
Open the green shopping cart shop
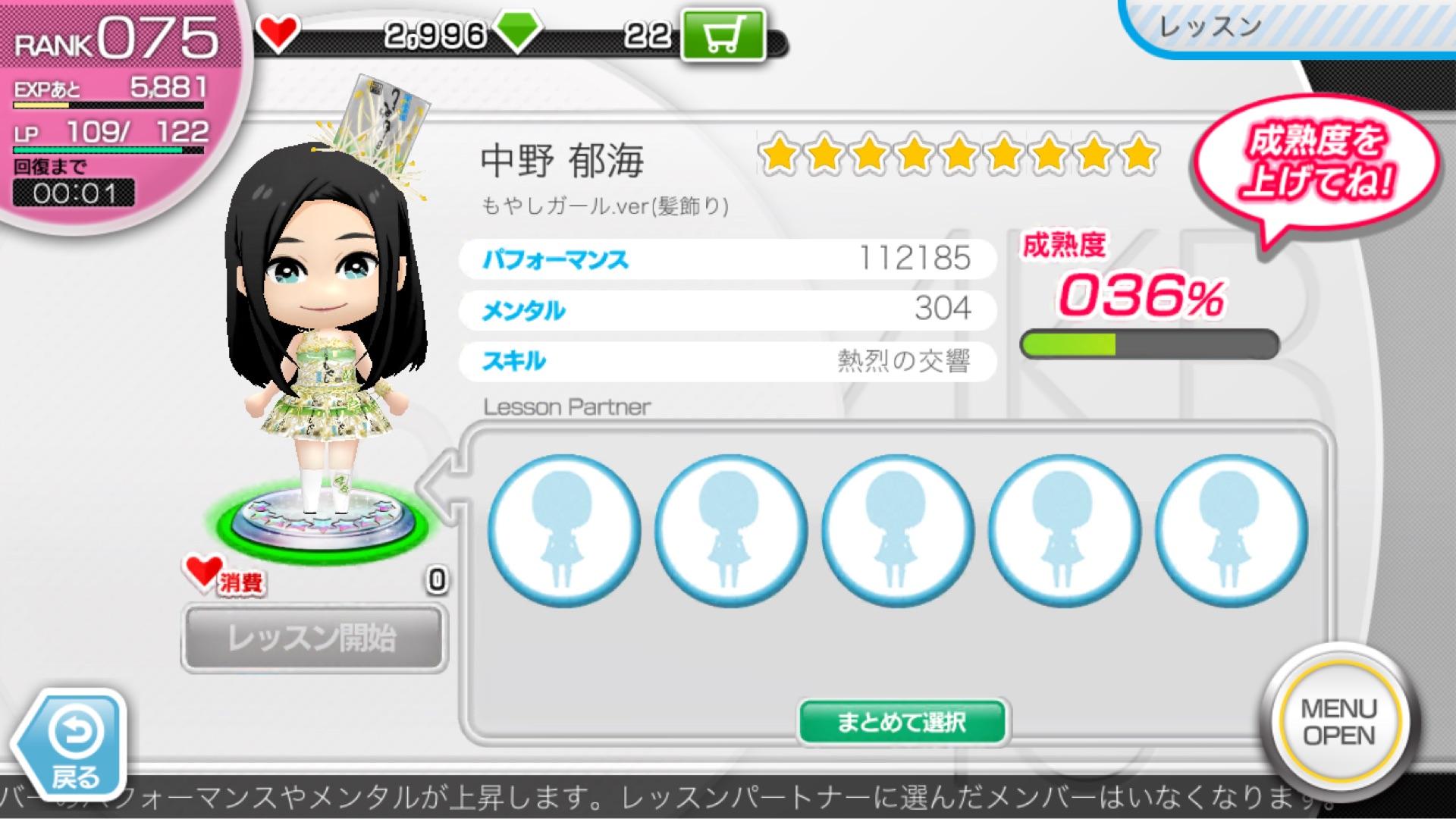pyautogui.click(x=723, y=34)
